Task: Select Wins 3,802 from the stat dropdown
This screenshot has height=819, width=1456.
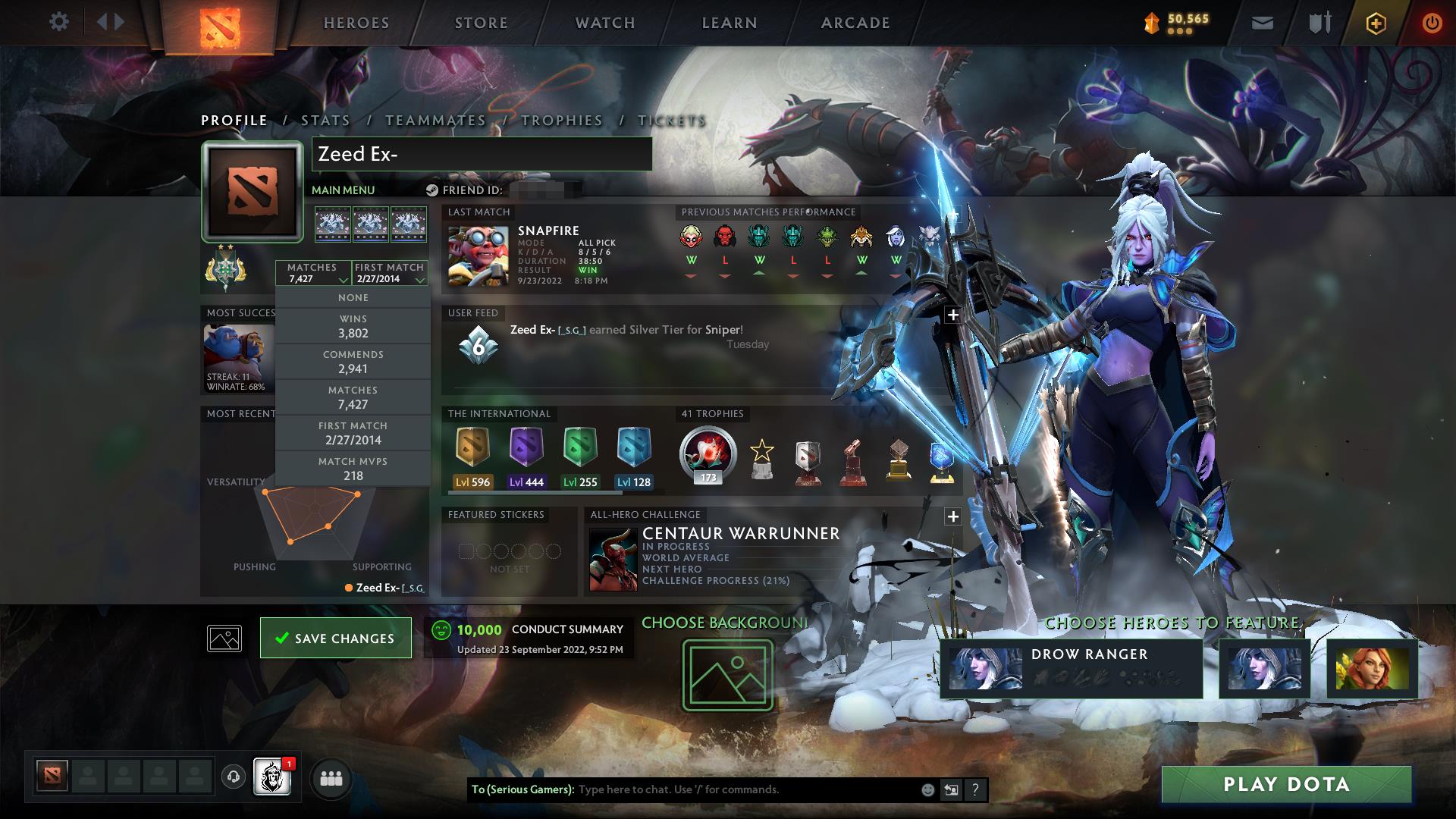Action: tap(353, 326)
